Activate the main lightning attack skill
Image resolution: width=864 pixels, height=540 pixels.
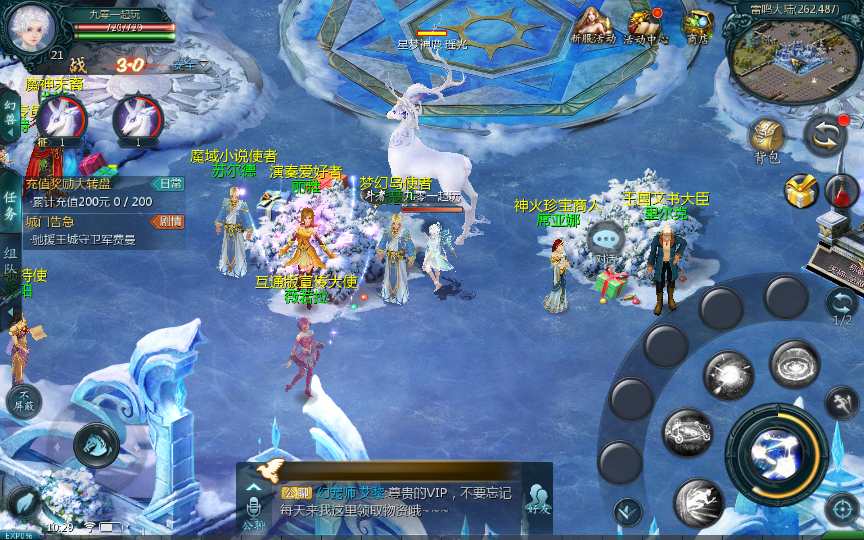coord(776,449)
